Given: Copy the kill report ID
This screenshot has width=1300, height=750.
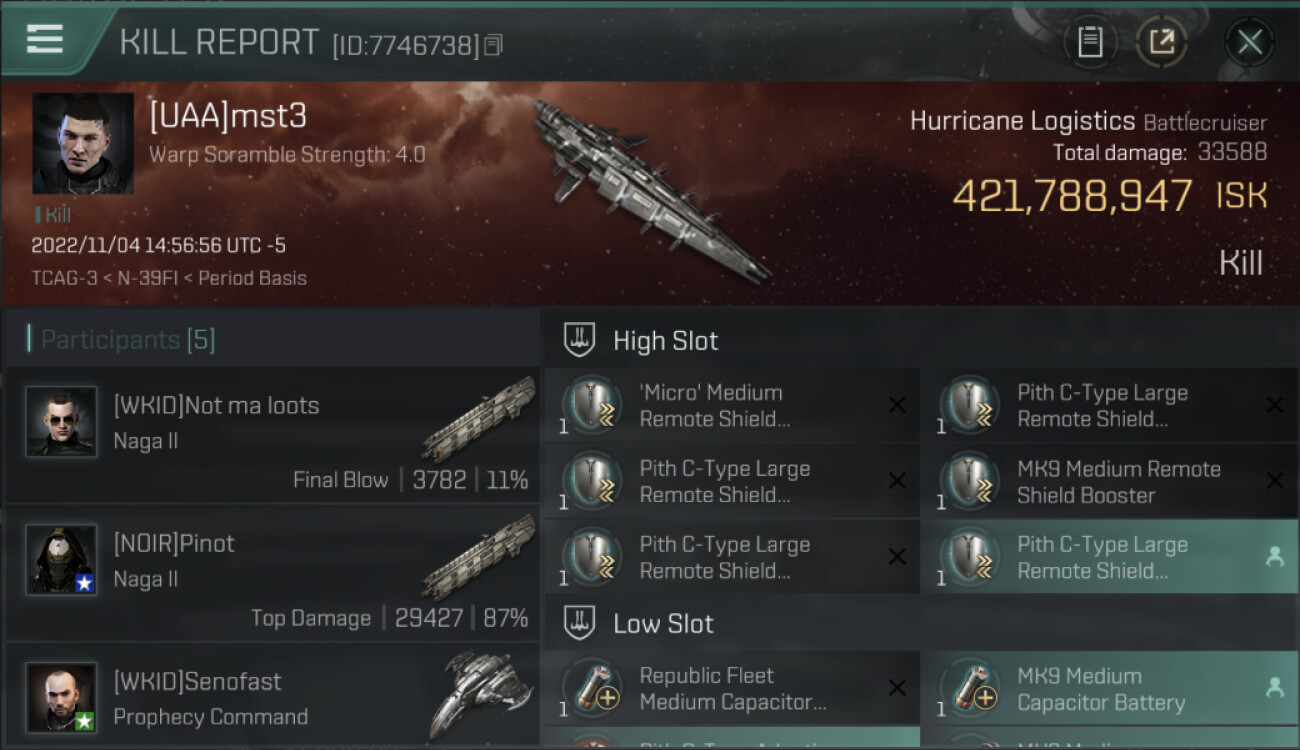Looking at the screenshot, I should click(493, 46).
